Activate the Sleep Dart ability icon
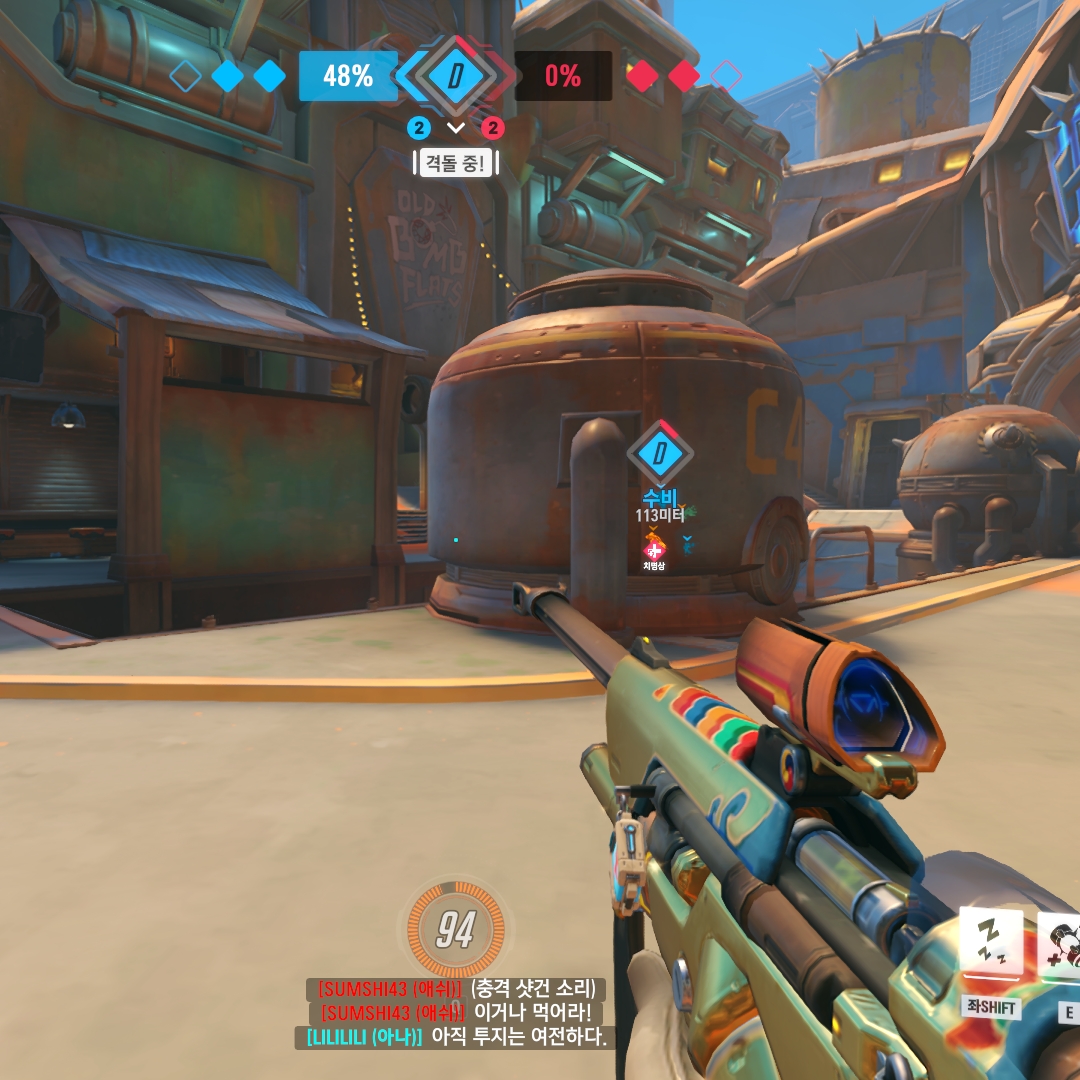Screen dimensions: 1080x1080 pyautogui.click(x=990, y=943)
